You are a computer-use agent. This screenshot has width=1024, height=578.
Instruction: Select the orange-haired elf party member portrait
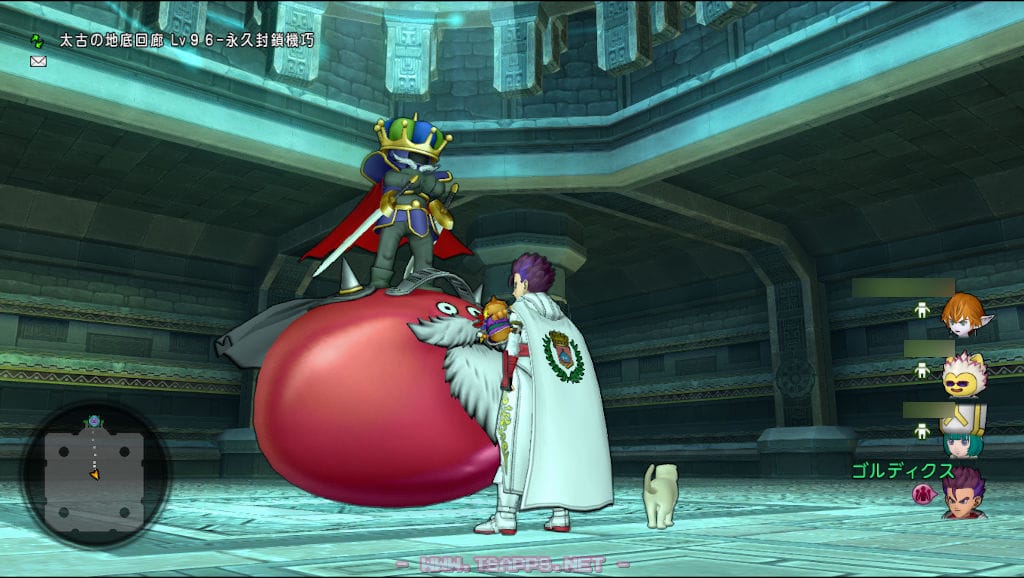coord(963,316)
